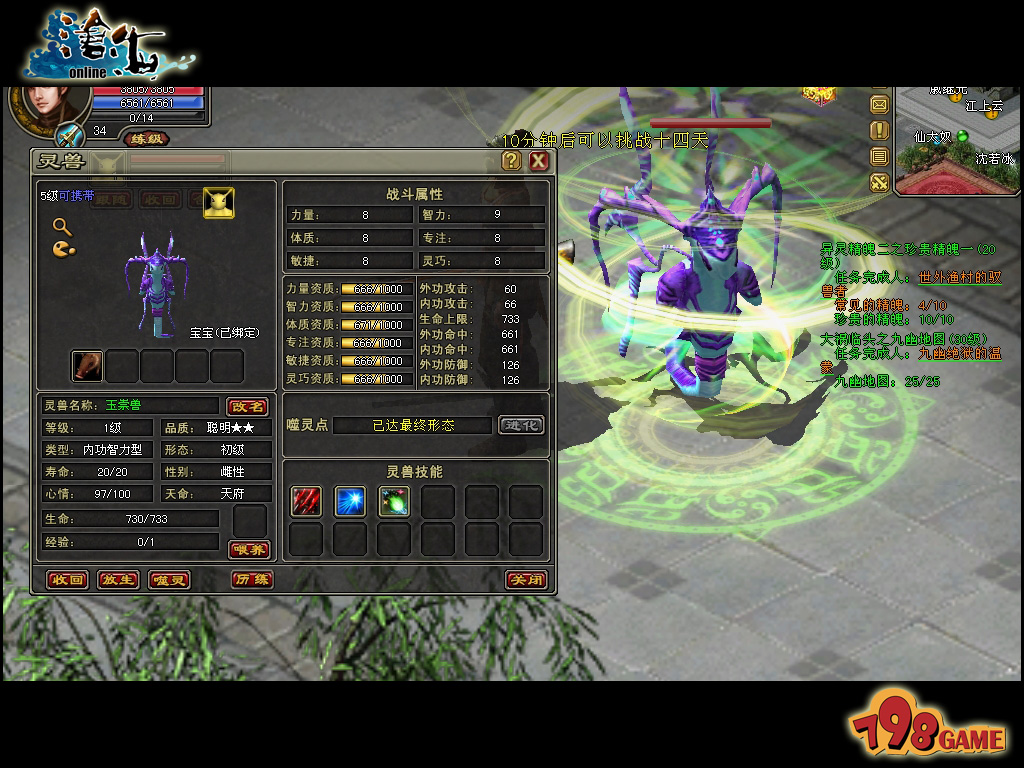Click the 进化 evolve button

[522, 425]
